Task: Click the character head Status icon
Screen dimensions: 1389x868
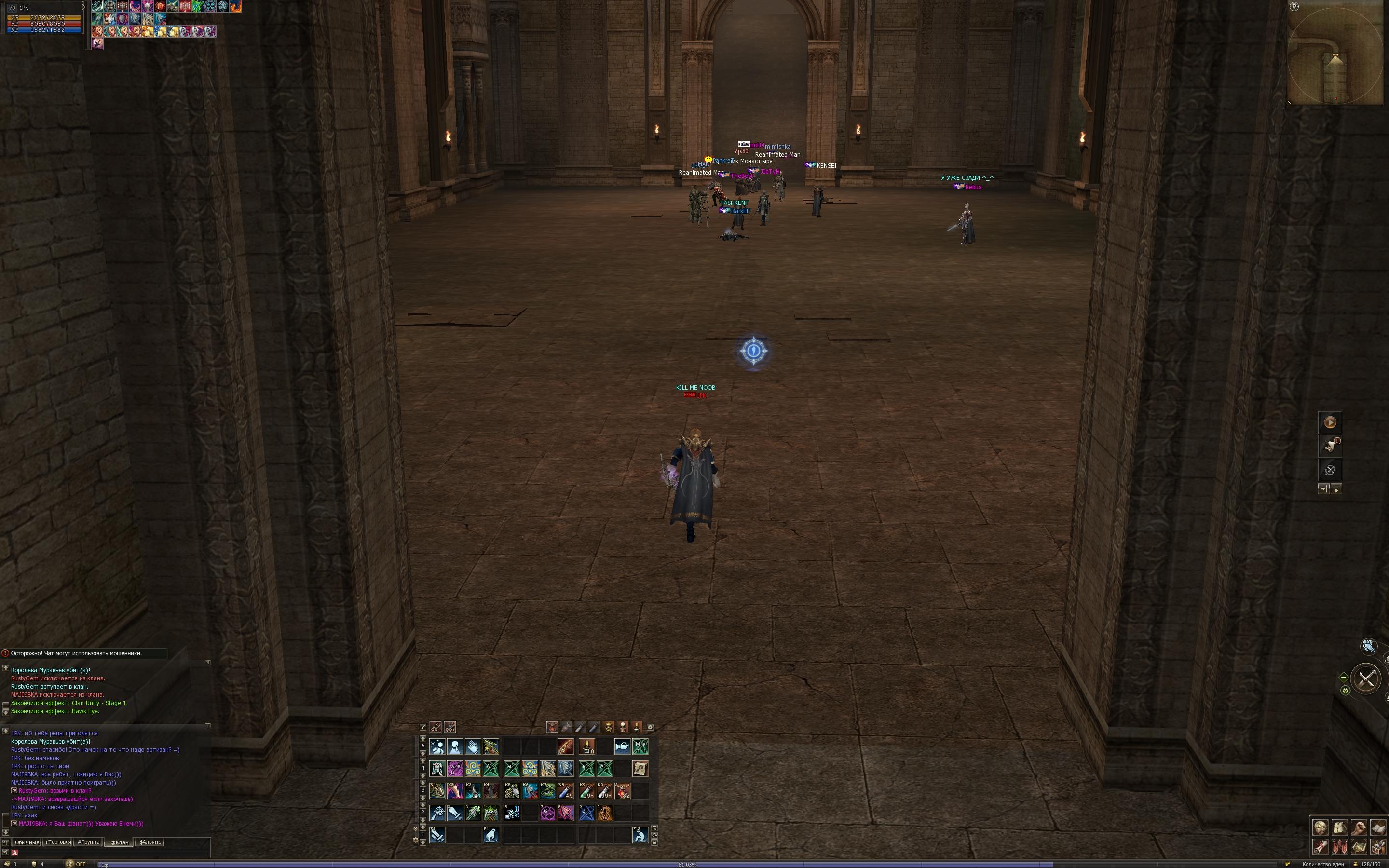Action: (1321, 828)
